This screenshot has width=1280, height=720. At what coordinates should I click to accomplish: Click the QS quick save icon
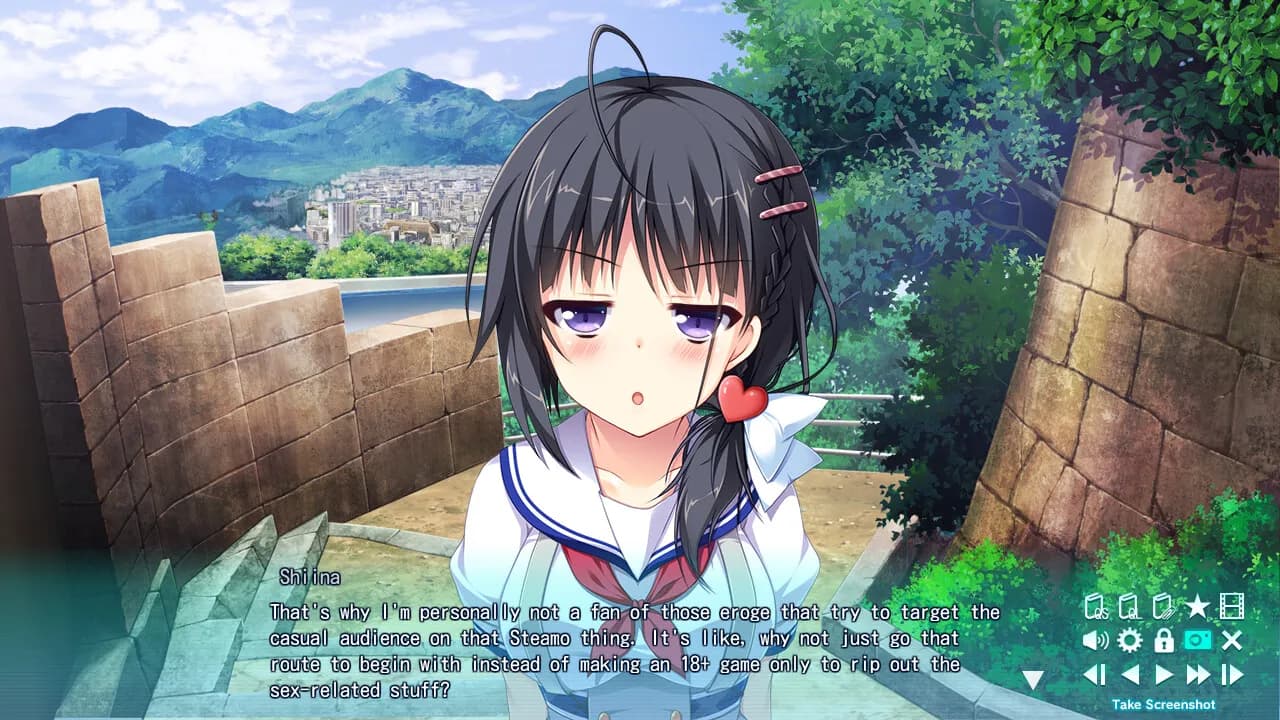click(1096, 605)
